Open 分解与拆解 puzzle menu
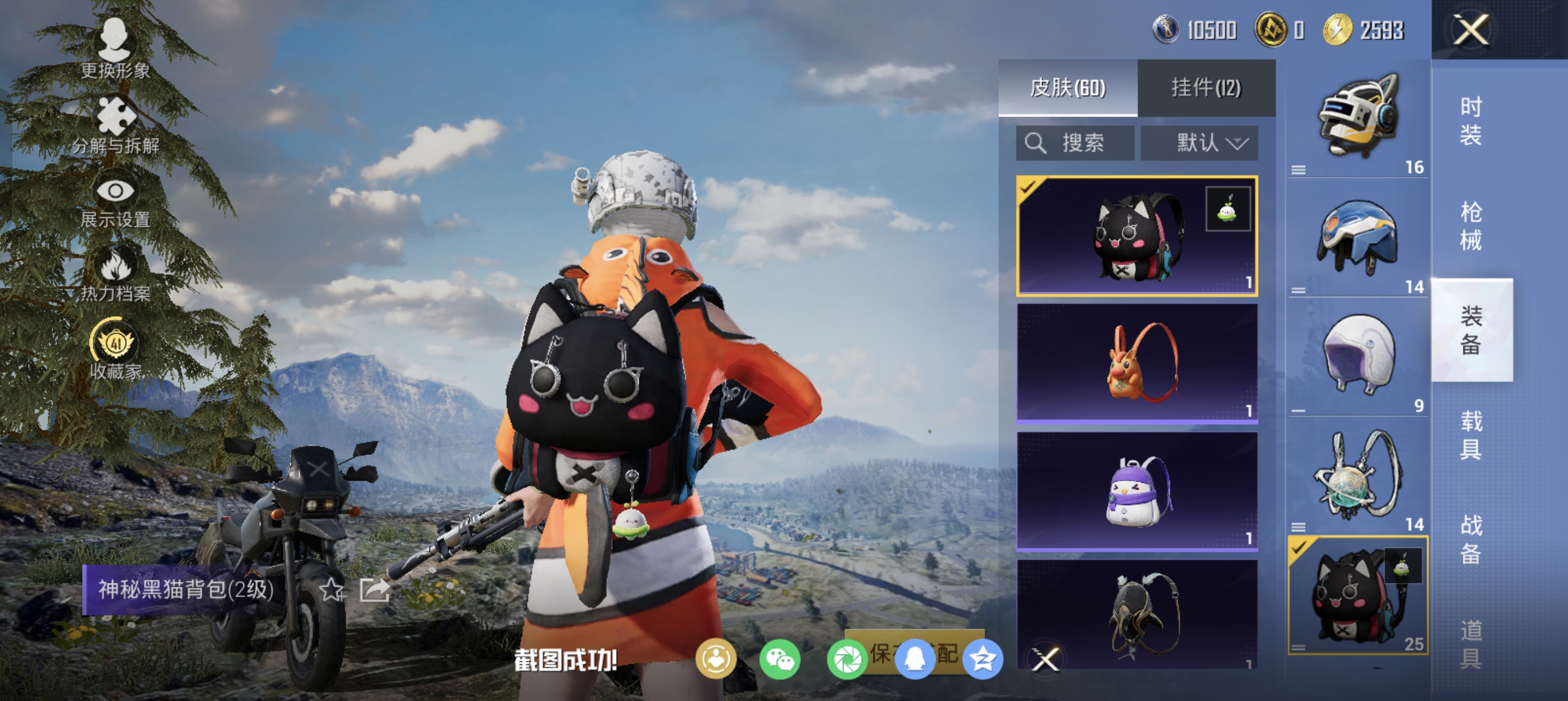The image size is (1568, 701). (115, 126)
